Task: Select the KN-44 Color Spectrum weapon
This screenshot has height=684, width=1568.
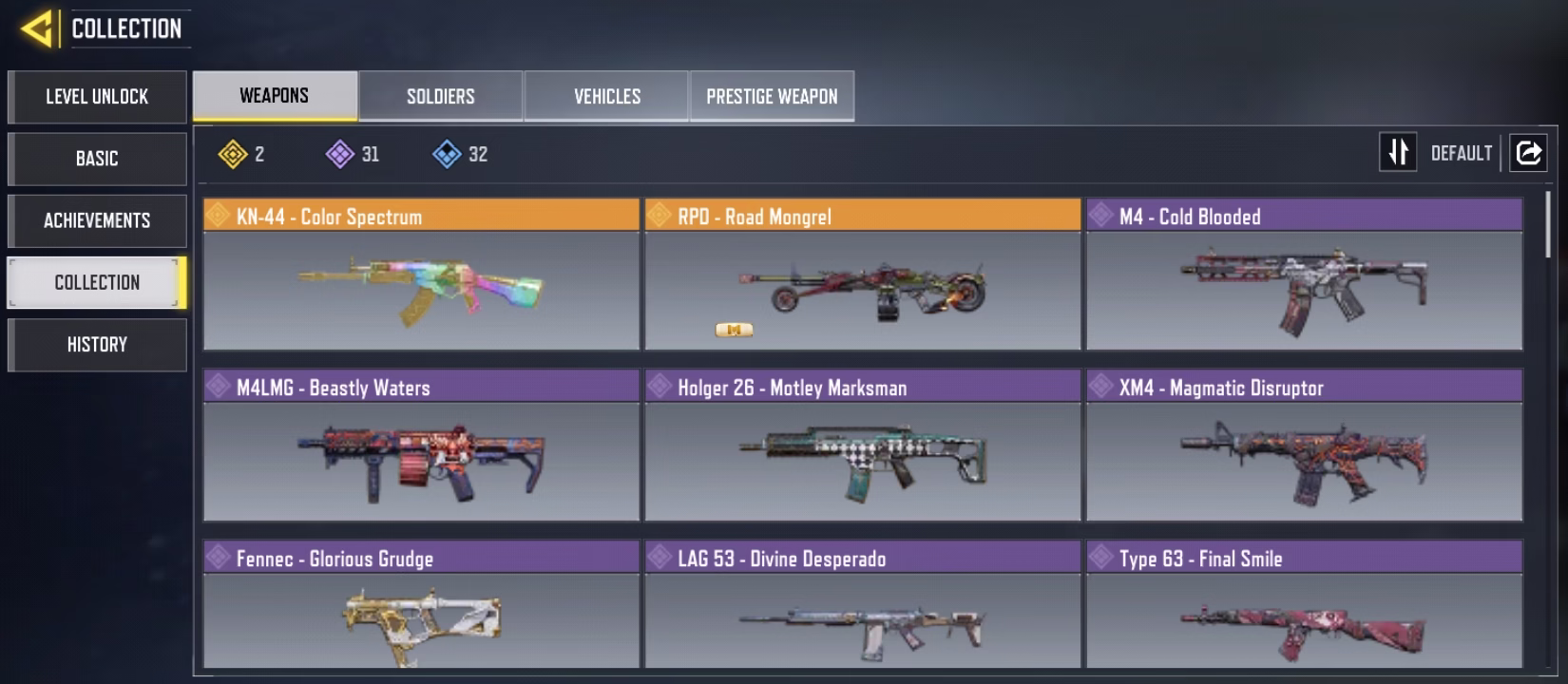Action: [421, 275]
